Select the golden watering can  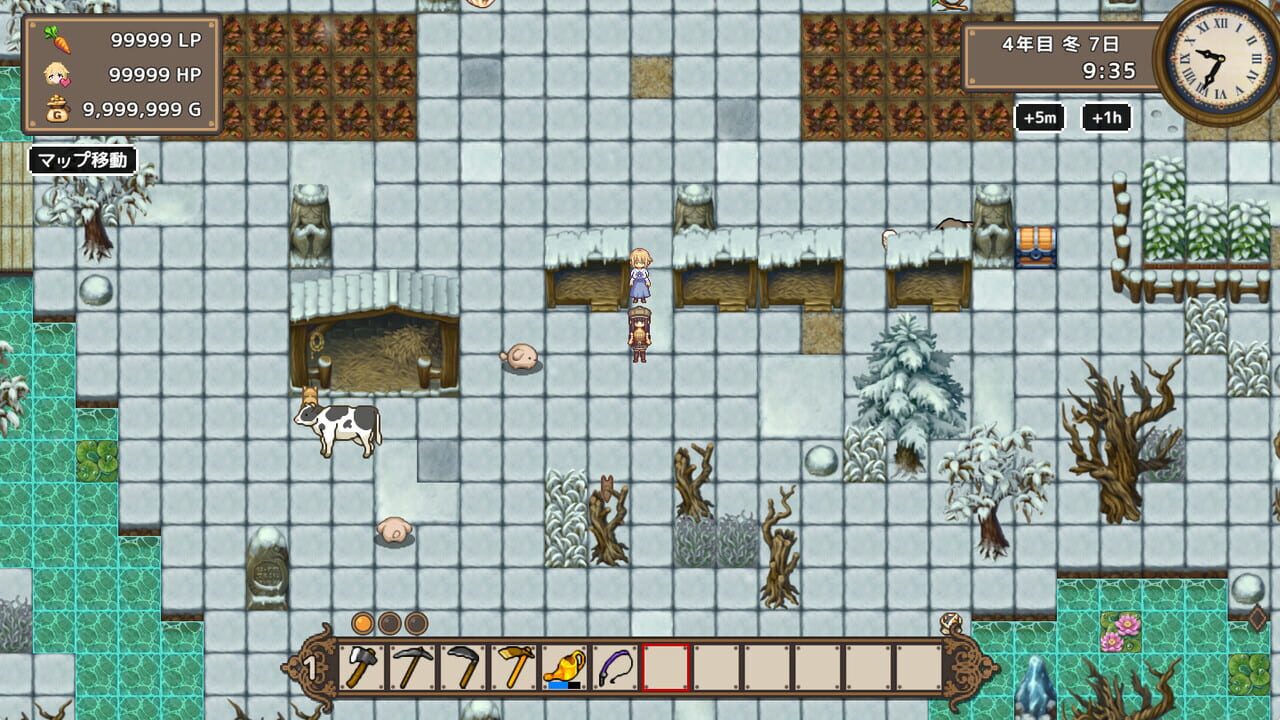pyautogui.click(x=563, y=665)
